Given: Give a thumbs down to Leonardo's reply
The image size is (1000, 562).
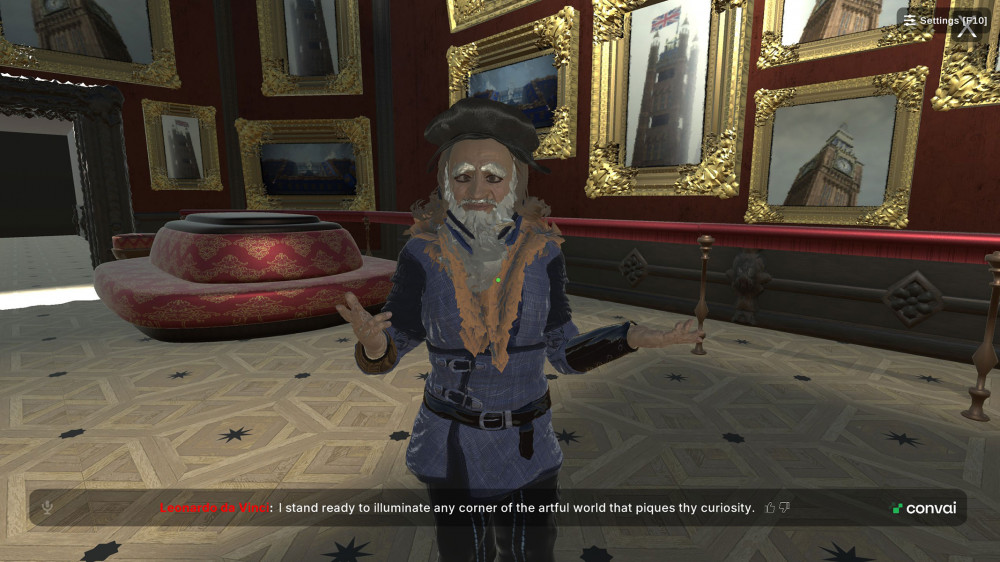Looking at the screenshot, I should 785,508.
